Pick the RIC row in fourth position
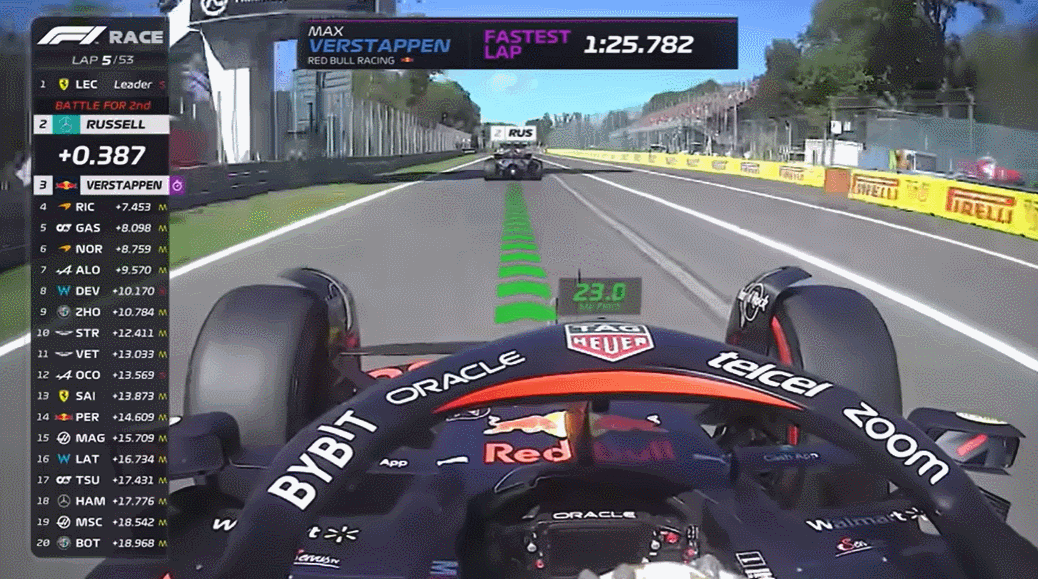Viewport: 1038px width, 579px height. 100,207
